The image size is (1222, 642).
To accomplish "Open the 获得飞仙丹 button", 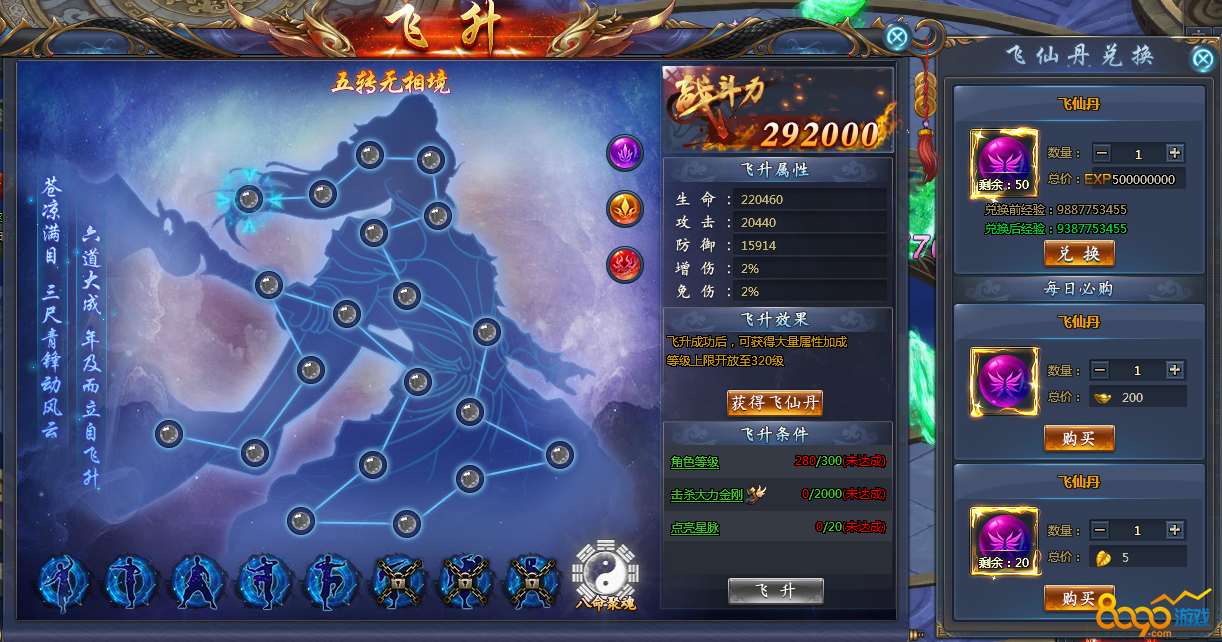I will (775, 403).
